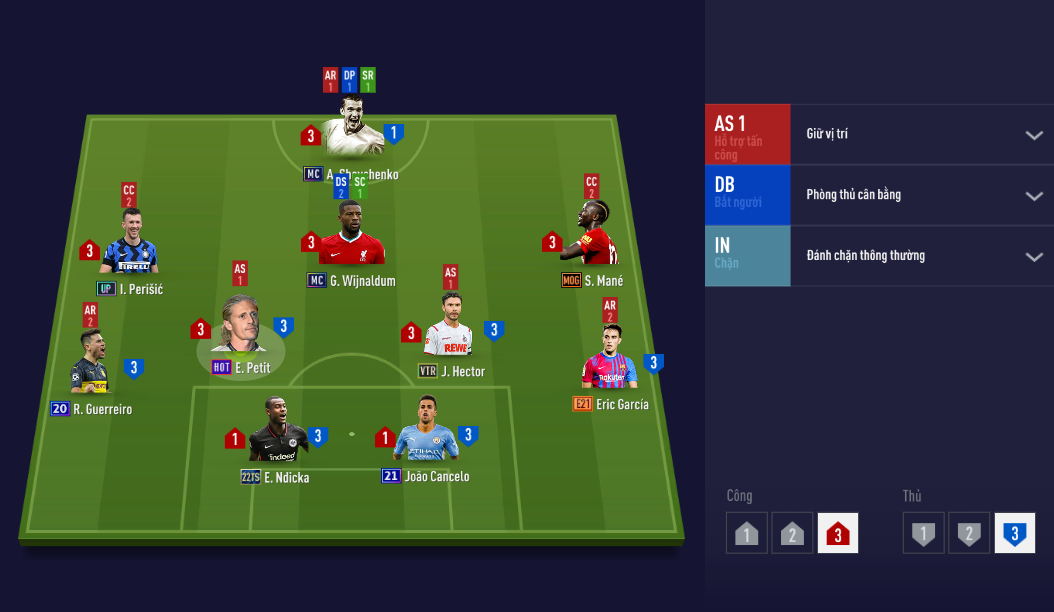Select midfielder J. Hector
1054x612 pixels.
pyautogui.click(x=450, y=330)
